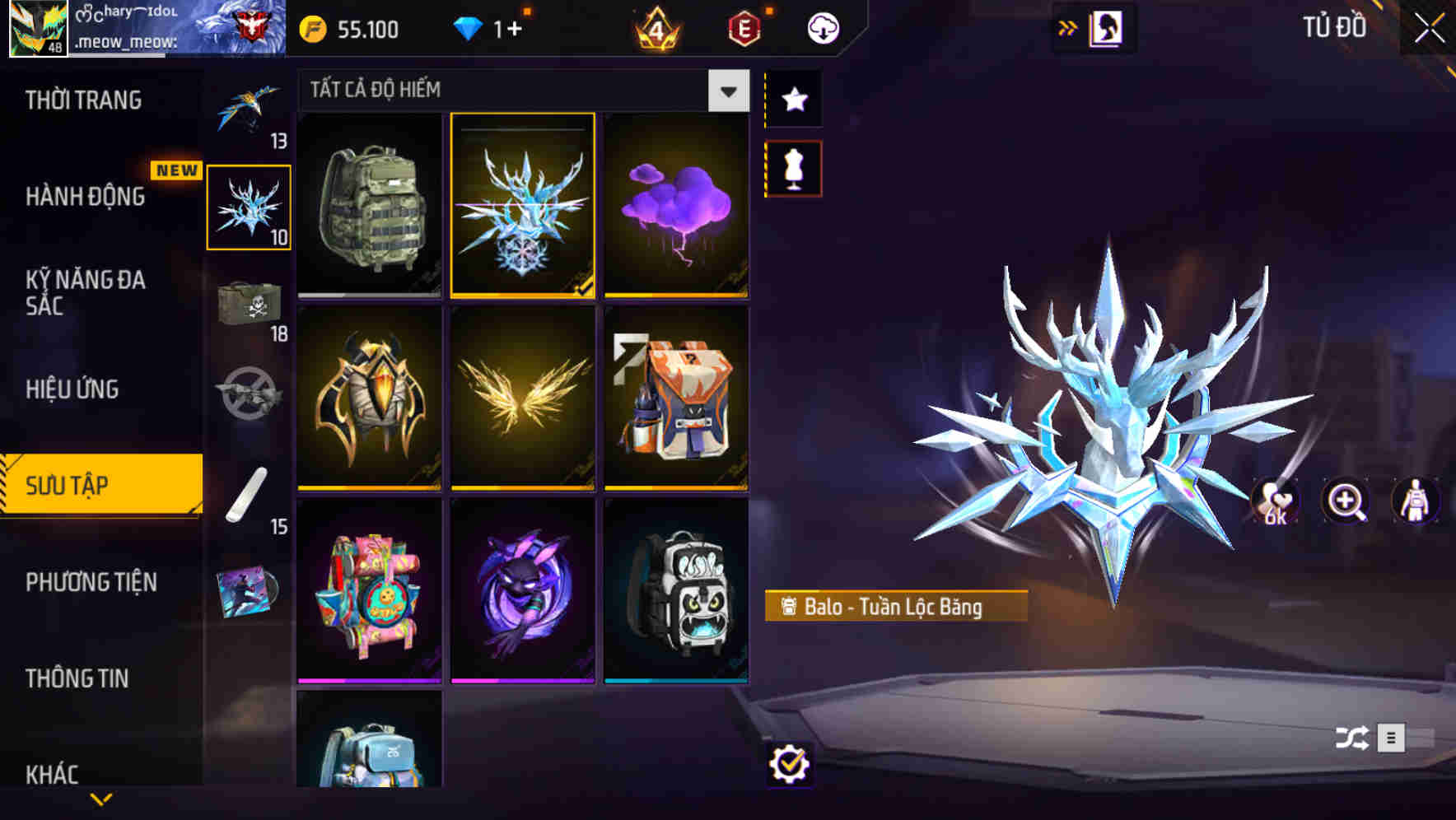The image size is (1456, 820).
Task: Click the photo capture icon near top right
Action: [1104, 26]
